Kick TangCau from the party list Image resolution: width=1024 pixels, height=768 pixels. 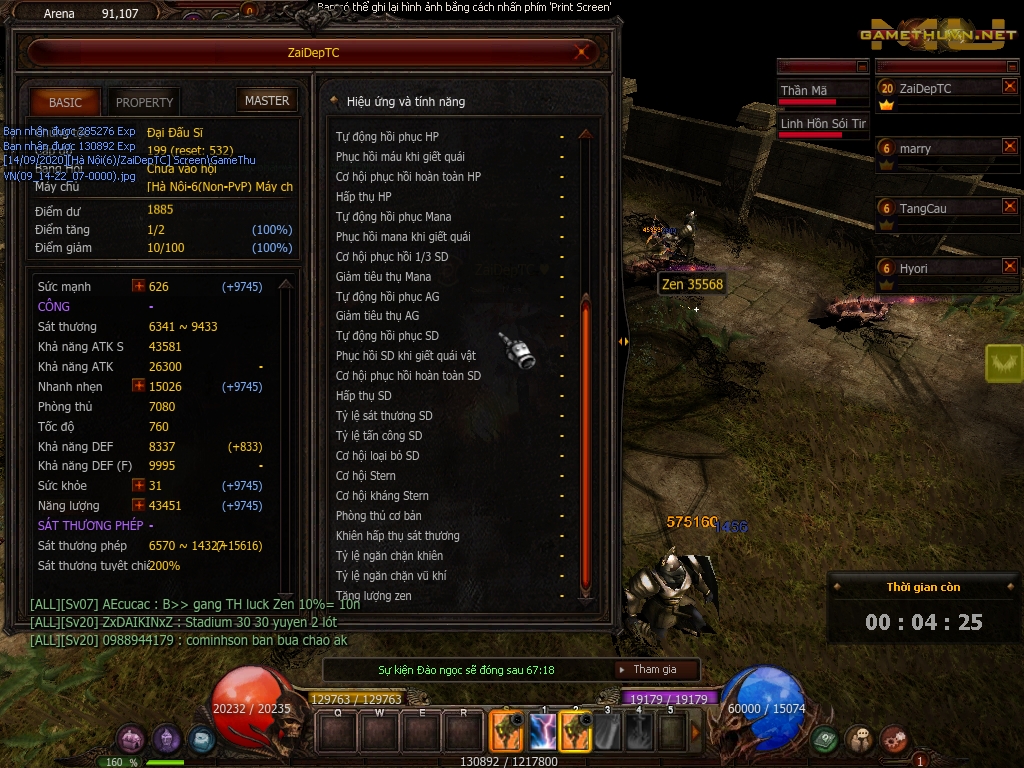(x=1009, y=207)
